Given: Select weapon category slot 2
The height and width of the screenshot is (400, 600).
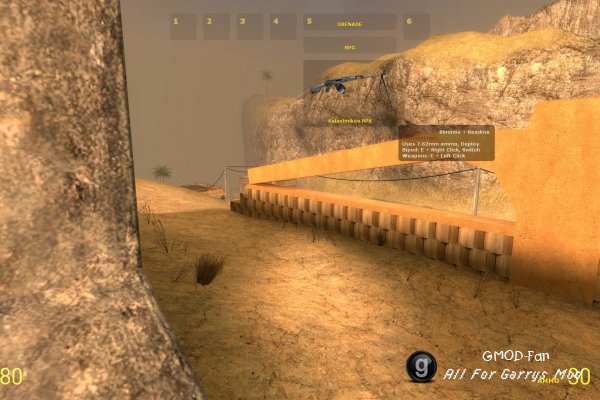Looking at the screenshot, I should pyautogui.click(x=216, y=26).
